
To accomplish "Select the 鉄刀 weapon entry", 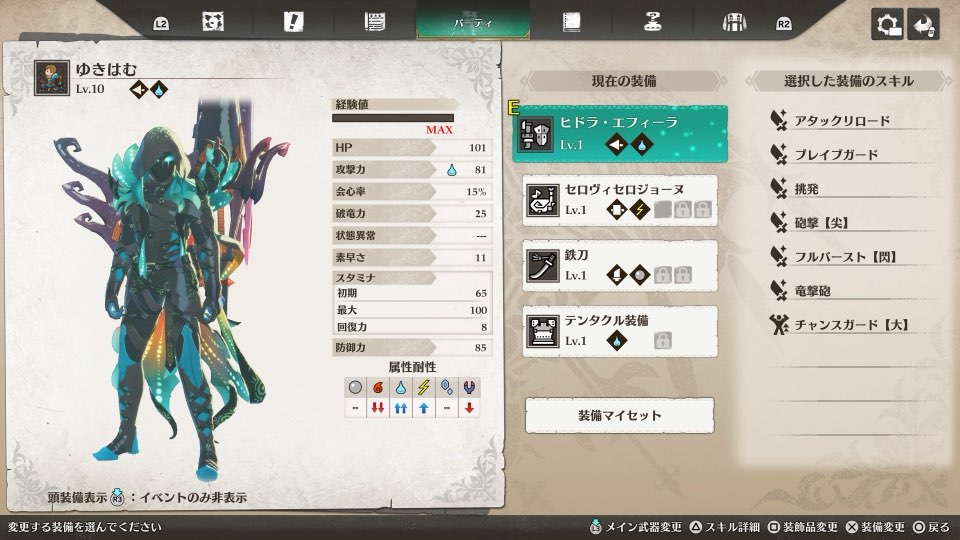I will coord(620,265).
